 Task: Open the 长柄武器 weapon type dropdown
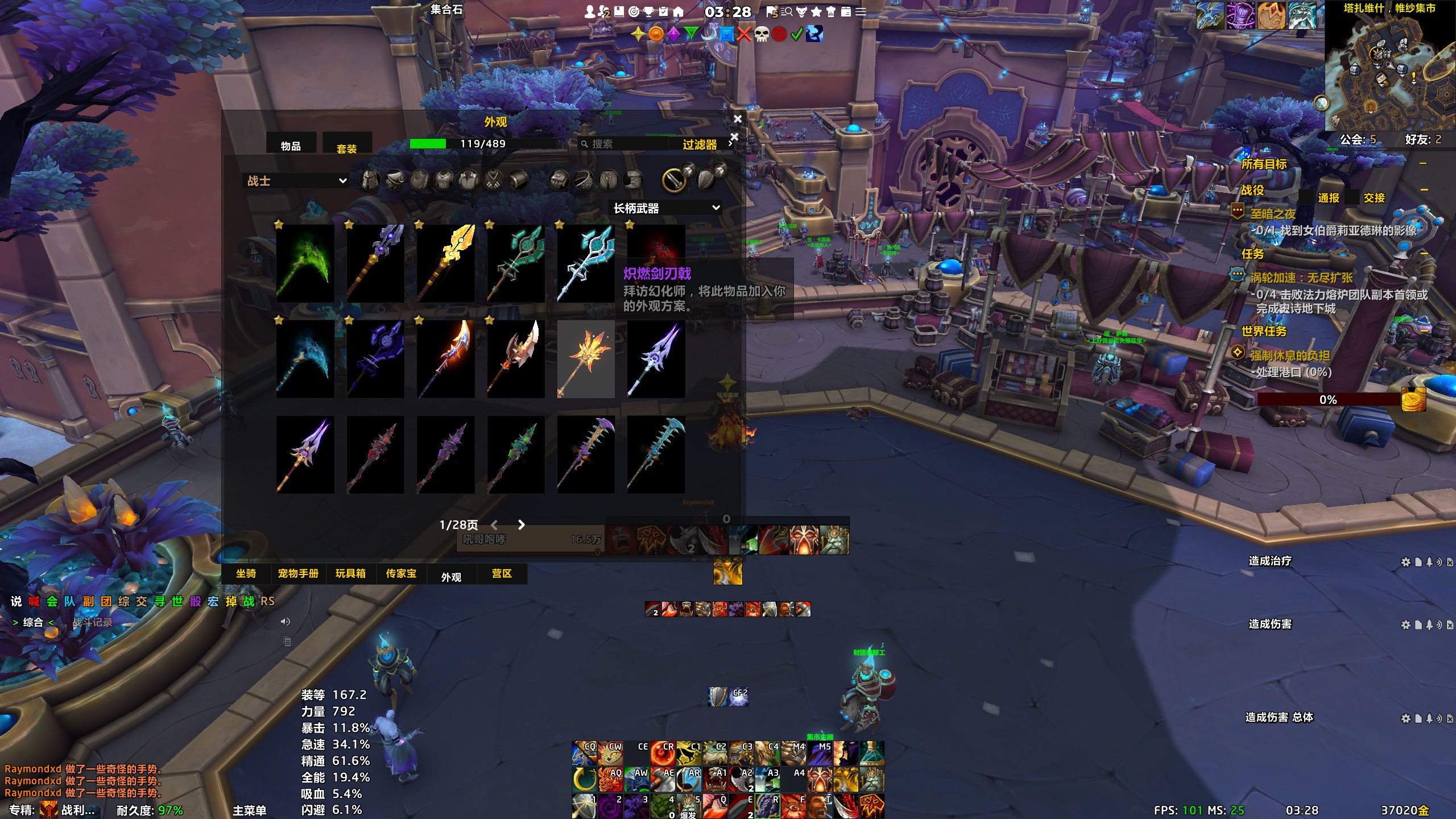665,208
